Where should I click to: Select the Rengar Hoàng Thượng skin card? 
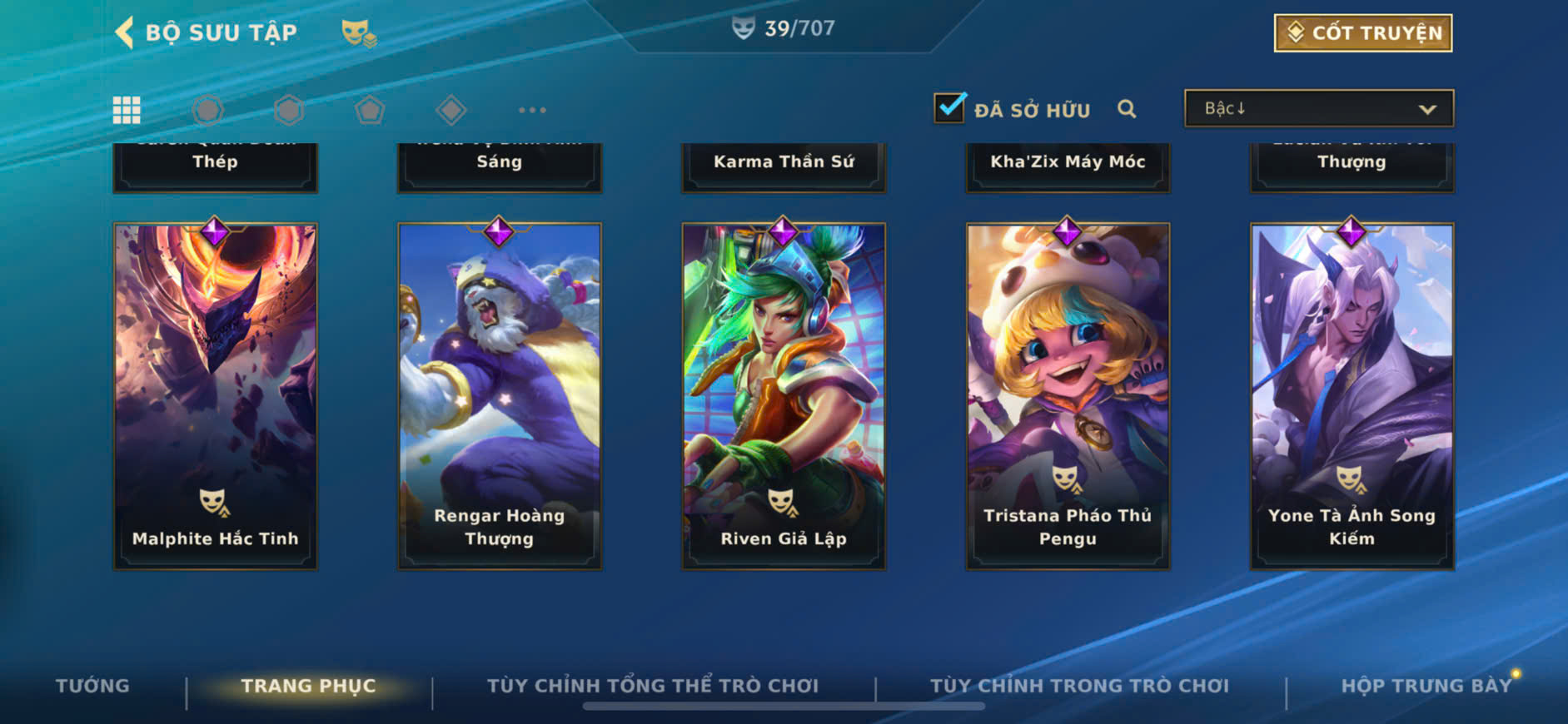coord(500,395)
